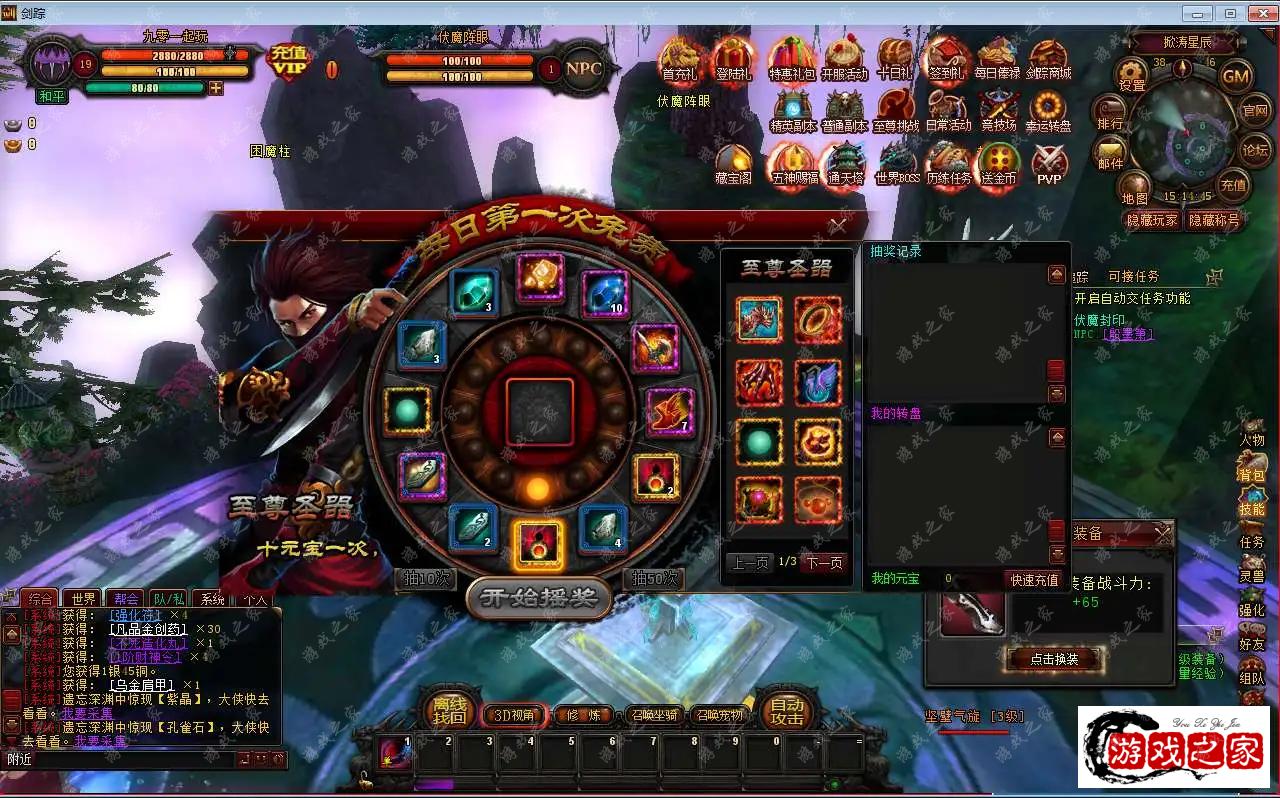Click 点击换装 to equip item
Viewport: 1280px width, 798px height.
pyautogui.click(x=1053, y=659)
